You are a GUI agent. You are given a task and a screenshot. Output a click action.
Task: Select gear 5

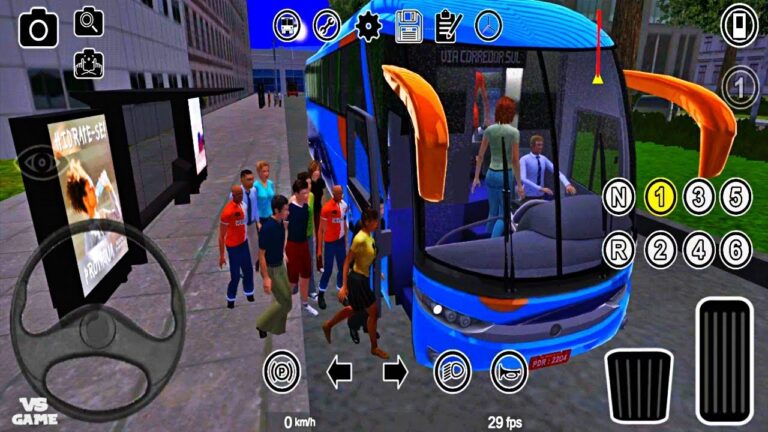[737, 197]
